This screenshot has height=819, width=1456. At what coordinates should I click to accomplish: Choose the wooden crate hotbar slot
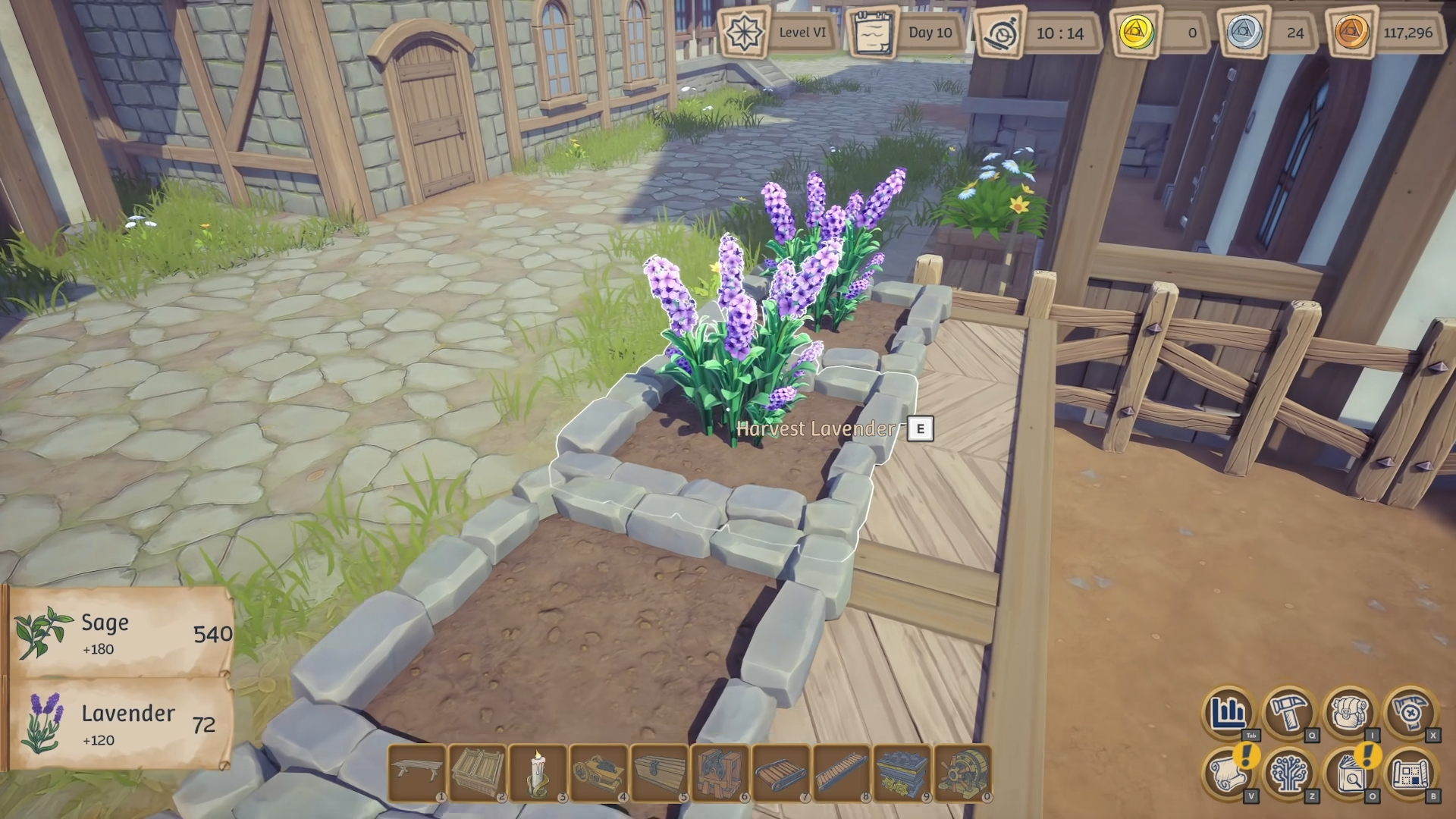(x=477, y=772)
